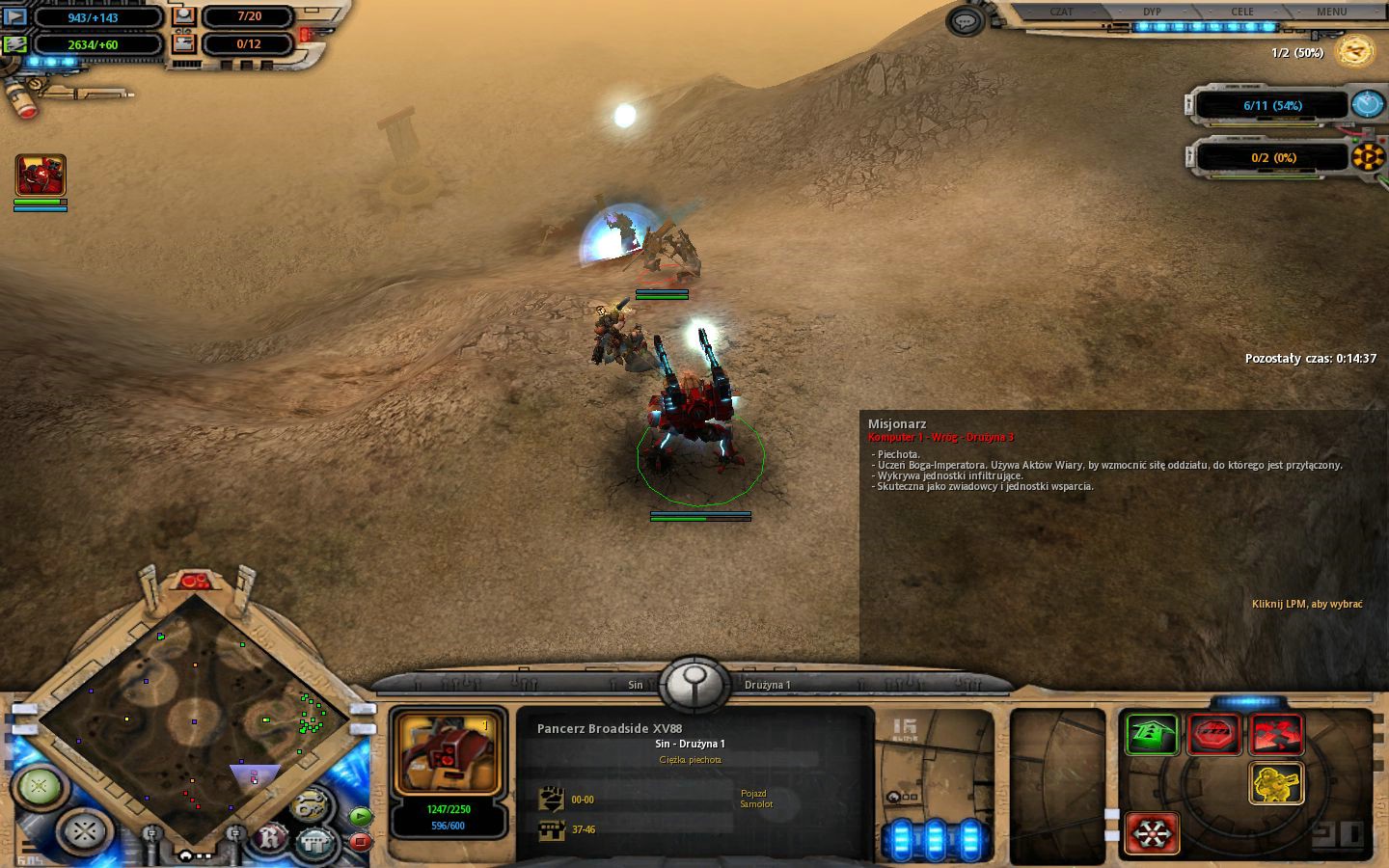Activate the green arrow move command
Screen dimensions: 1389x868
pyautogui.click(x=1153, y=735)
